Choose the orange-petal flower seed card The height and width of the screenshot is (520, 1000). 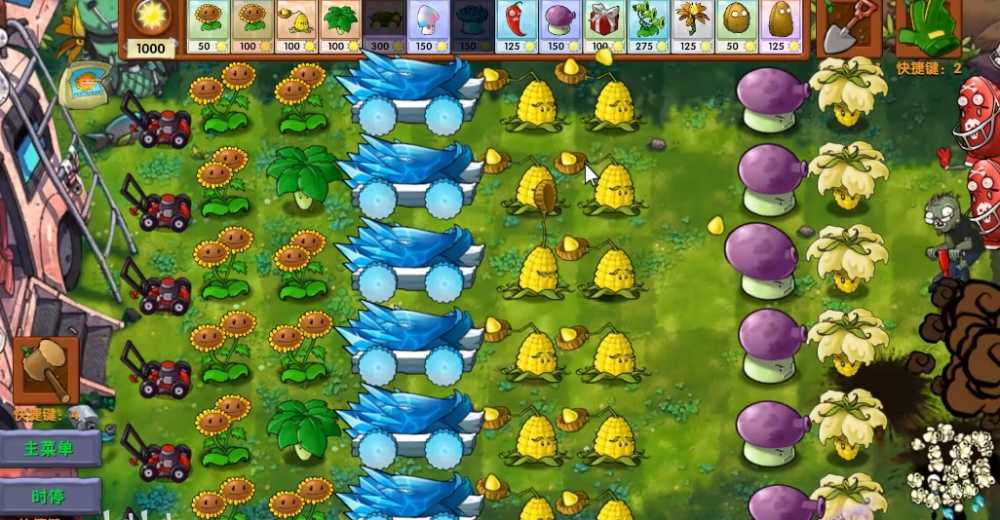pos(692,26)
